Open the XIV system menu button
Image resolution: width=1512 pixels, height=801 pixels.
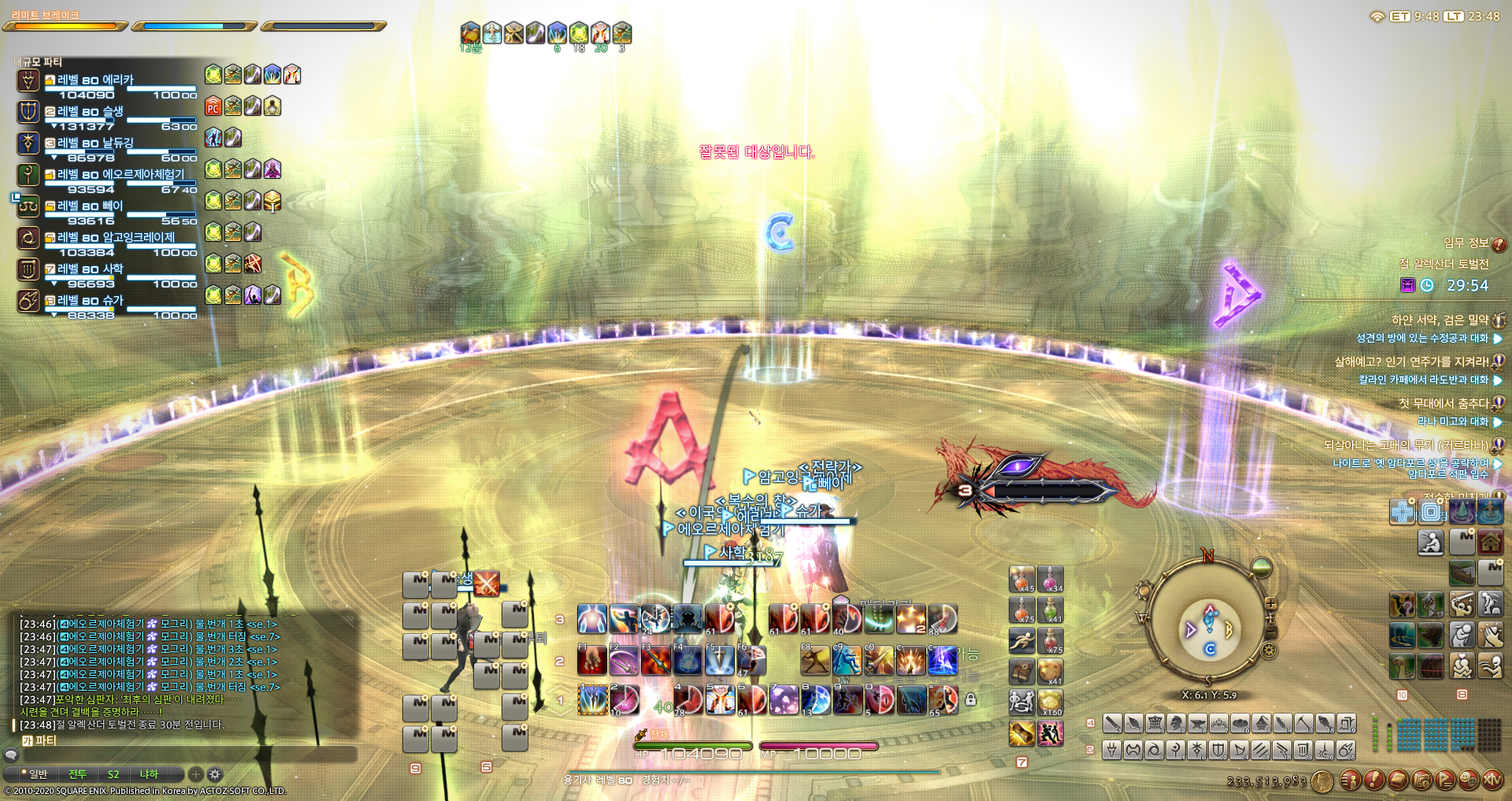1492,780
